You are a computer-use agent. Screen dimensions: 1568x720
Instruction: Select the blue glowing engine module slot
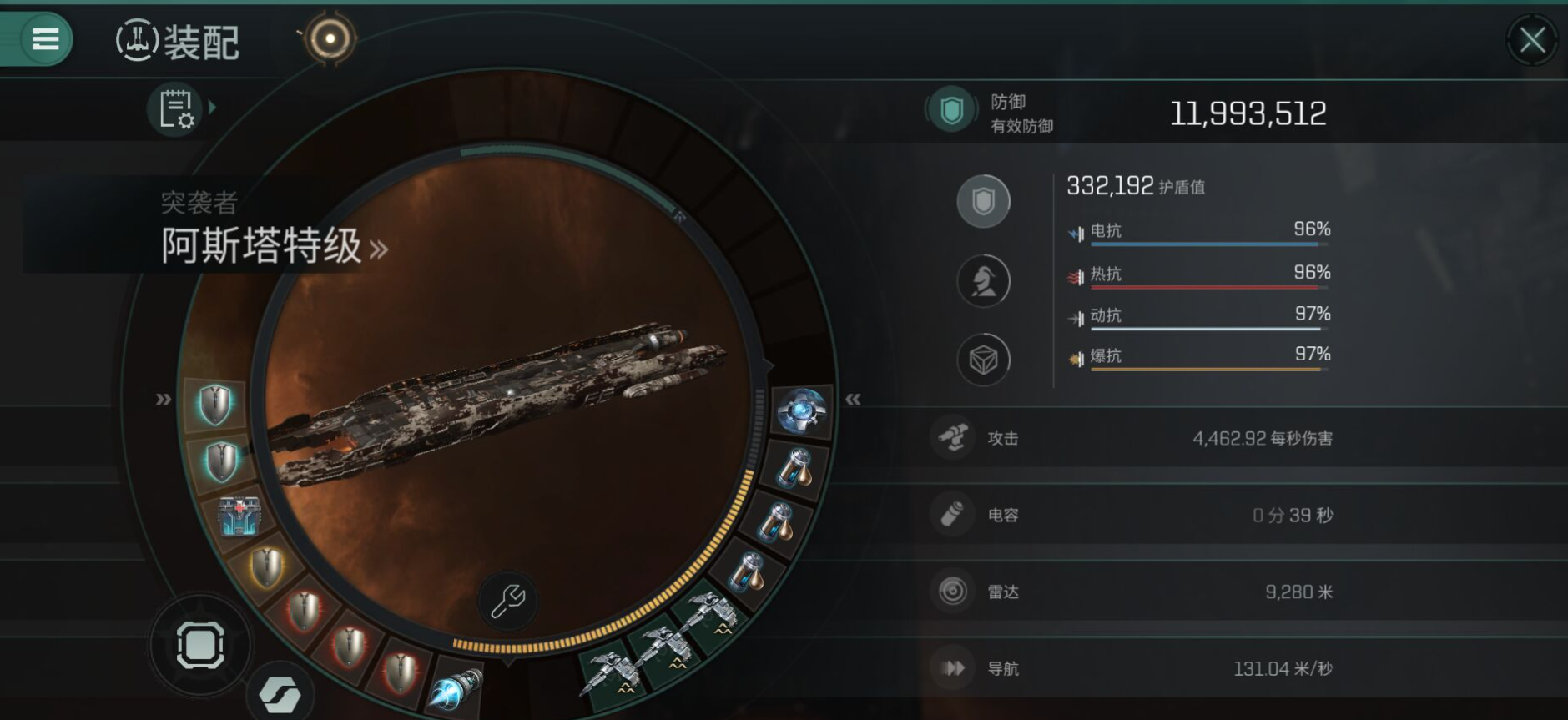pyautogui.click(x=456, y=689)
